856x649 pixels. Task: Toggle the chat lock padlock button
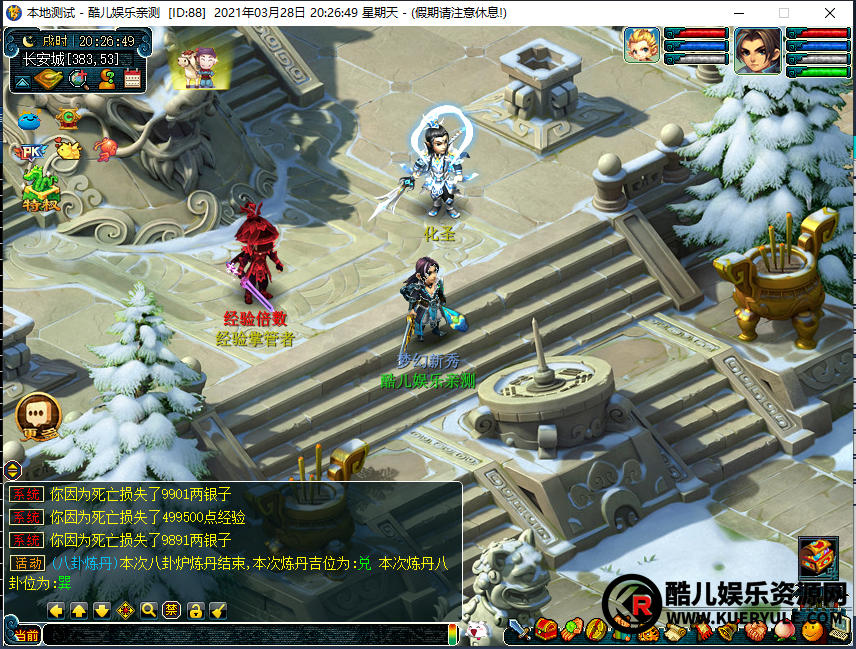pyautogui.click(x=196, y=610)
